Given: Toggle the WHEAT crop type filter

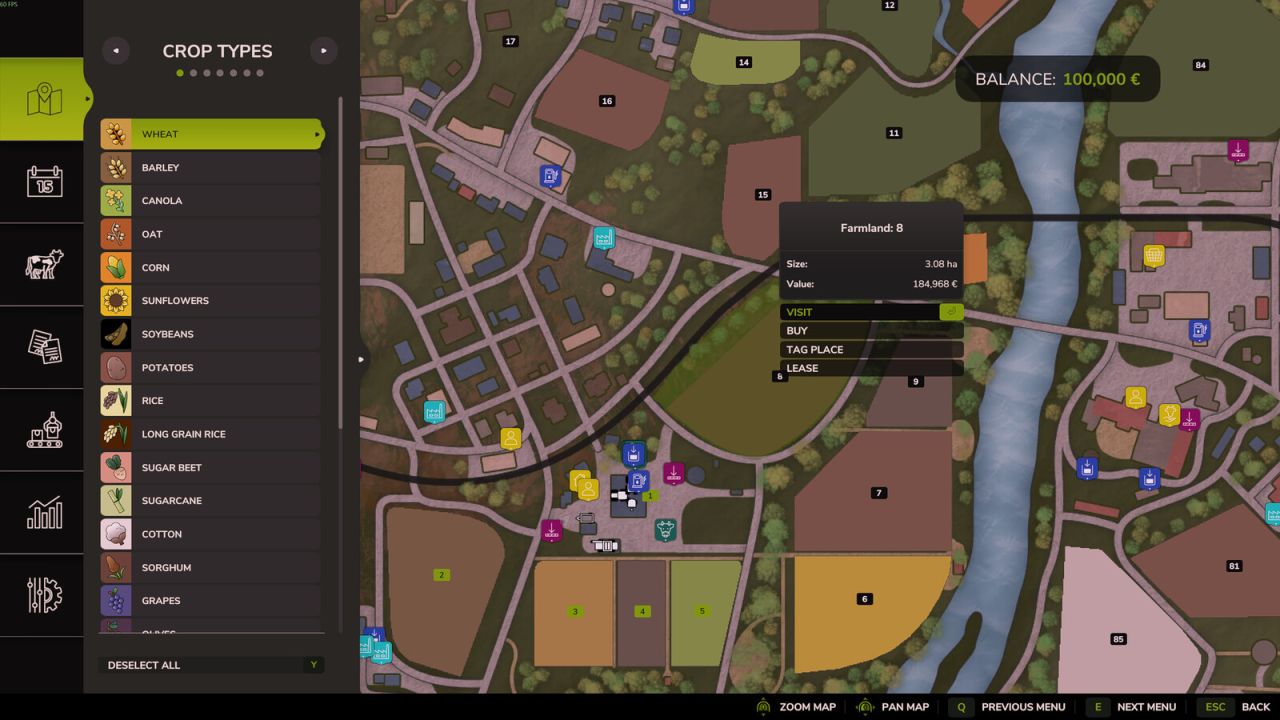Looking at the screenshot, I should (x=210, y=133).
